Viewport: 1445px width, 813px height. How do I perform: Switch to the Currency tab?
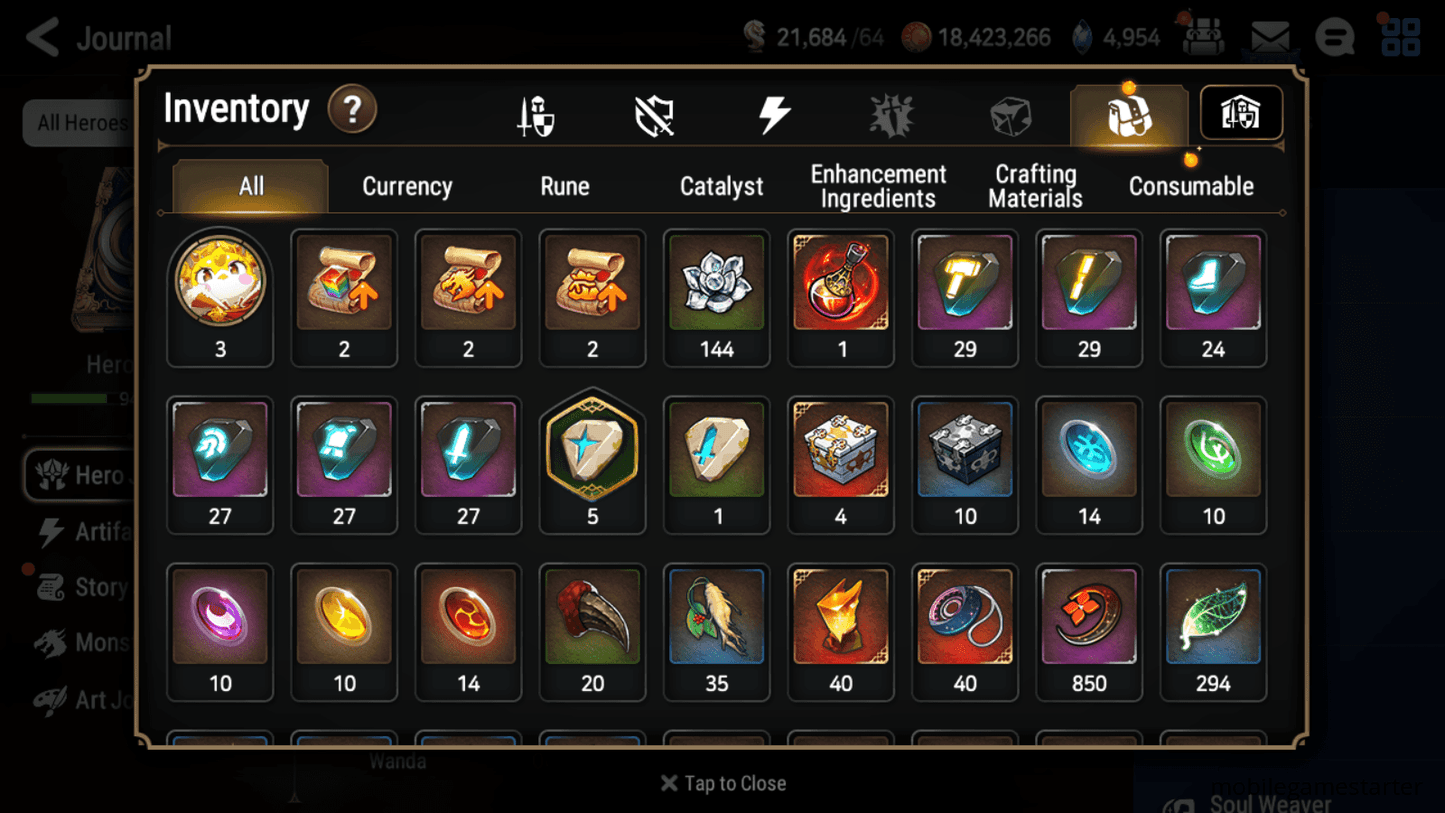pyautogui.click(x=406, y=186)
